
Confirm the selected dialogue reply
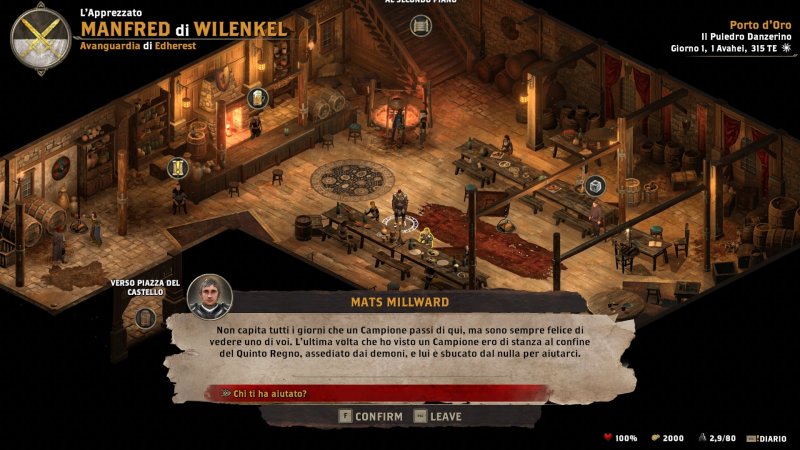coord(371,416)
